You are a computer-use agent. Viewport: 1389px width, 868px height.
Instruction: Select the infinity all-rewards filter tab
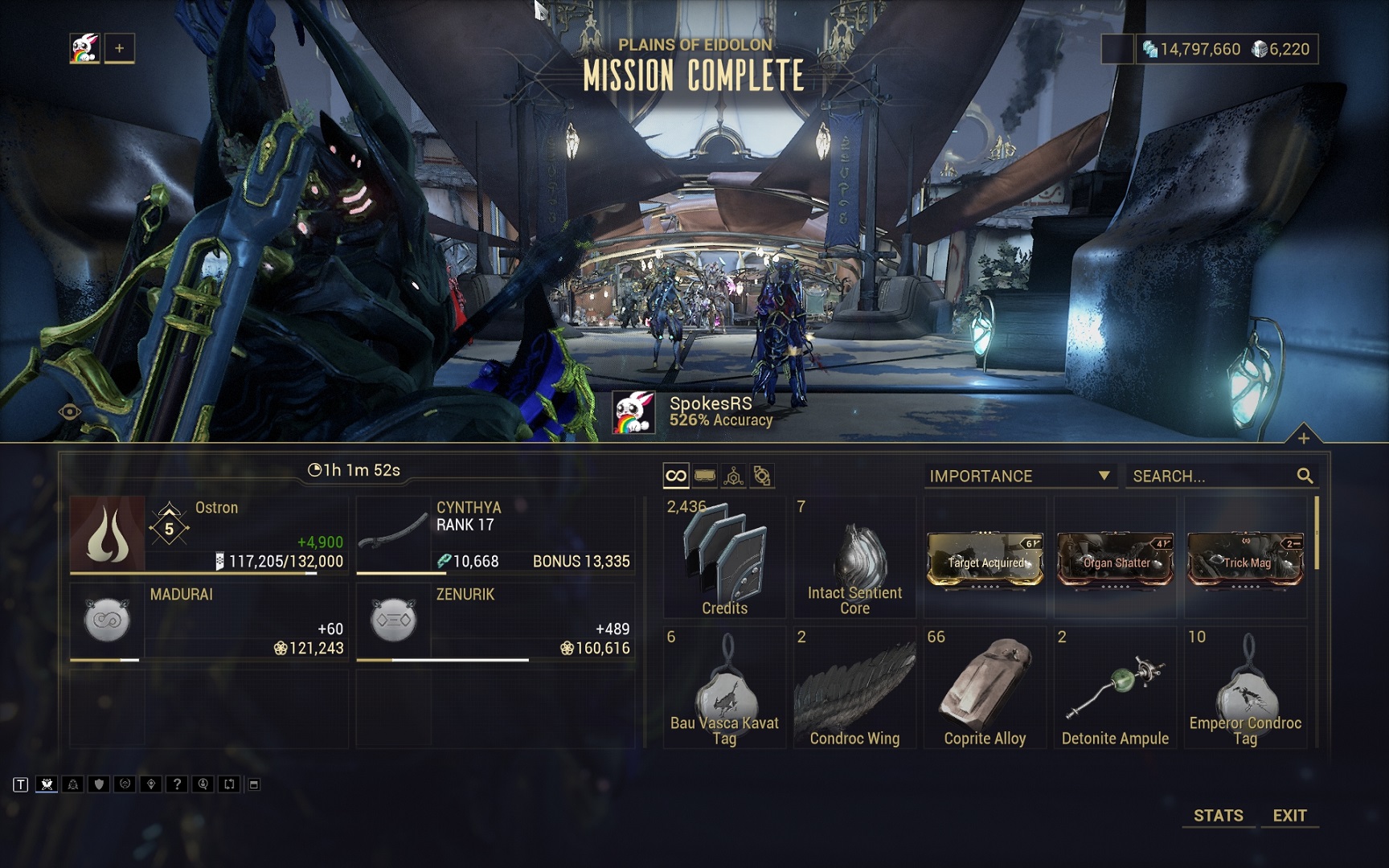tap(676, 476)
